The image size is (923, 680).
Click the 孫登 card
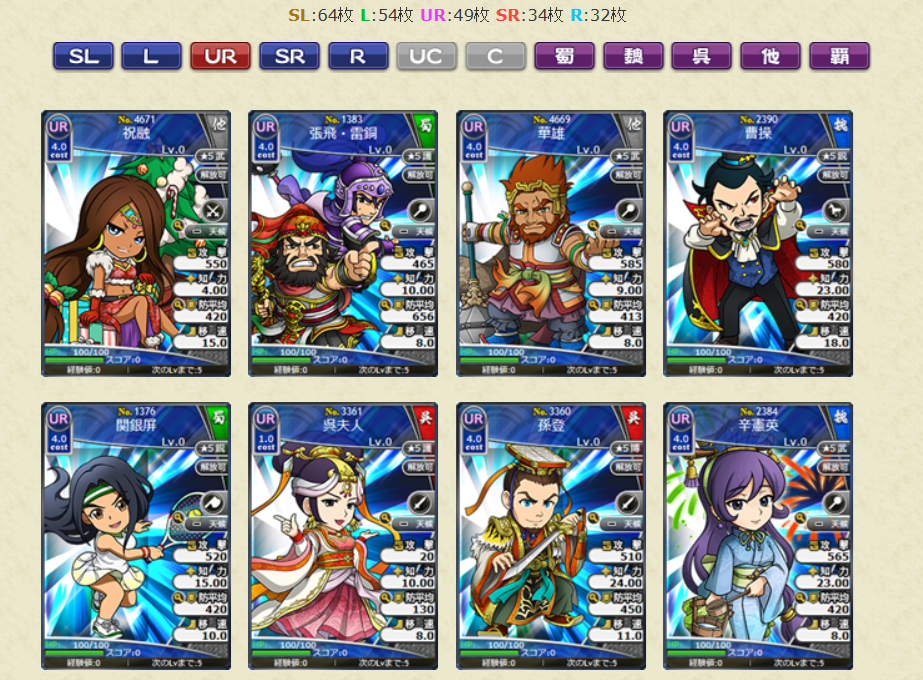551,536
